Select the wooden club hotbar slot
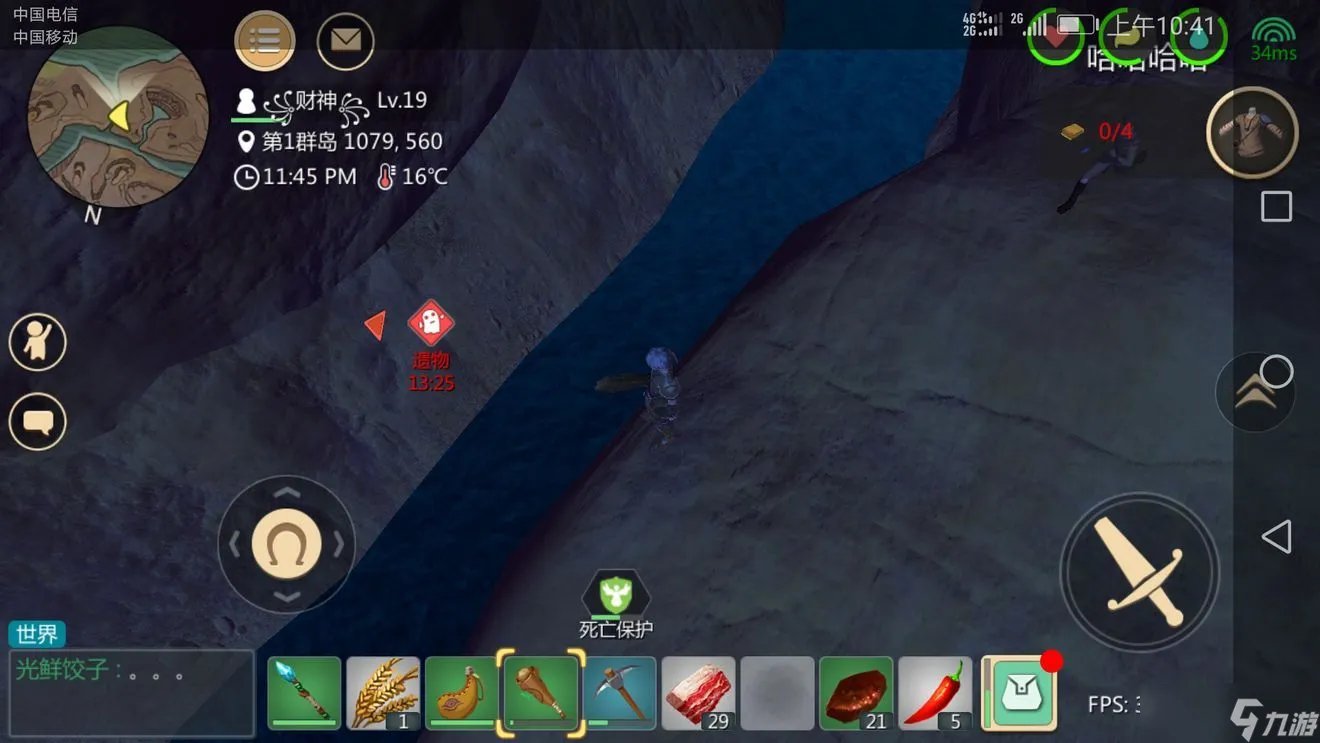Viewport: 1320px width, 743px height. click(x=543, y=692)
